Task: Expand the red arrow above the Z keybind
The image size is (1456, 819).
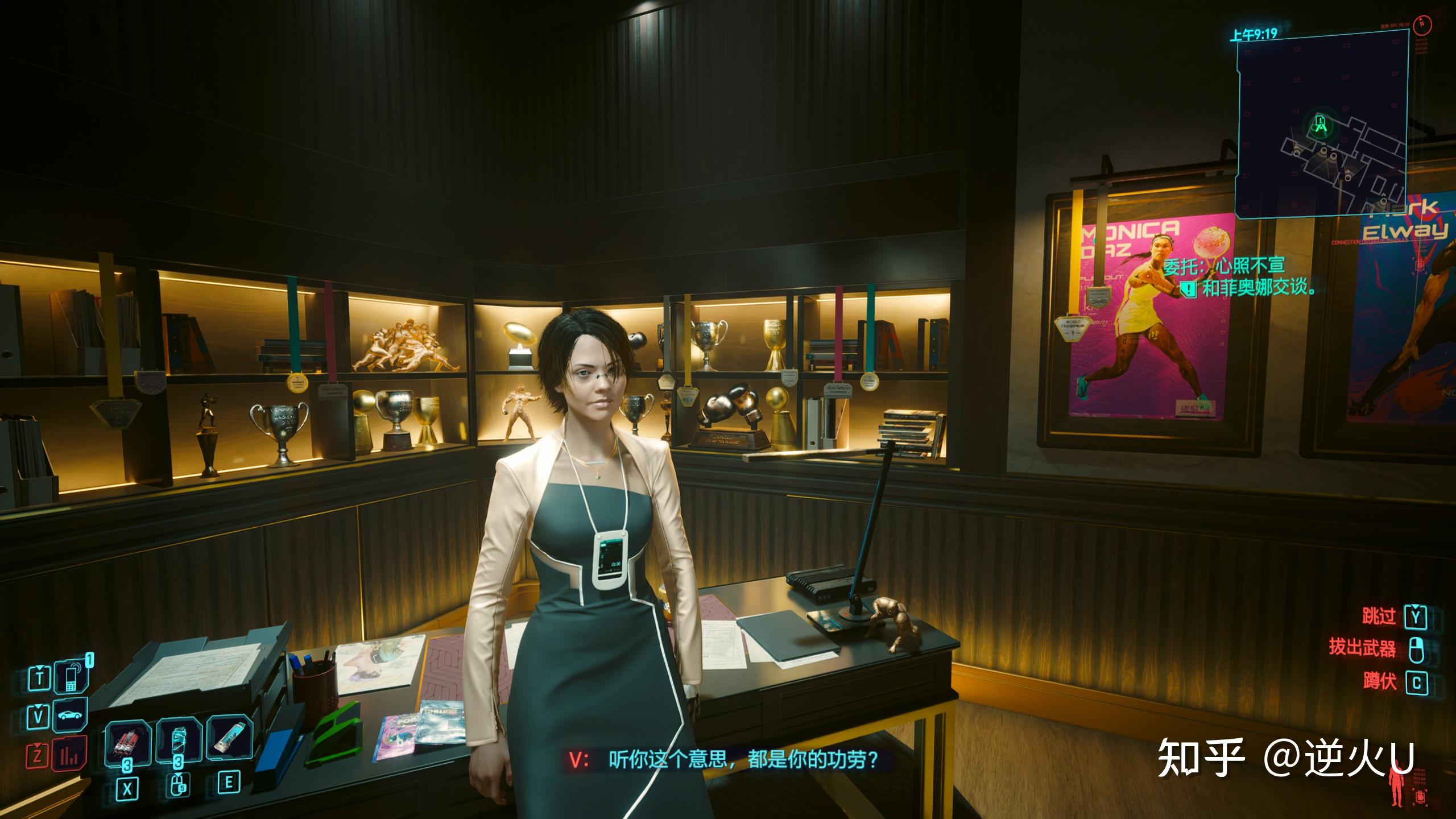Action: coord(38,745)
